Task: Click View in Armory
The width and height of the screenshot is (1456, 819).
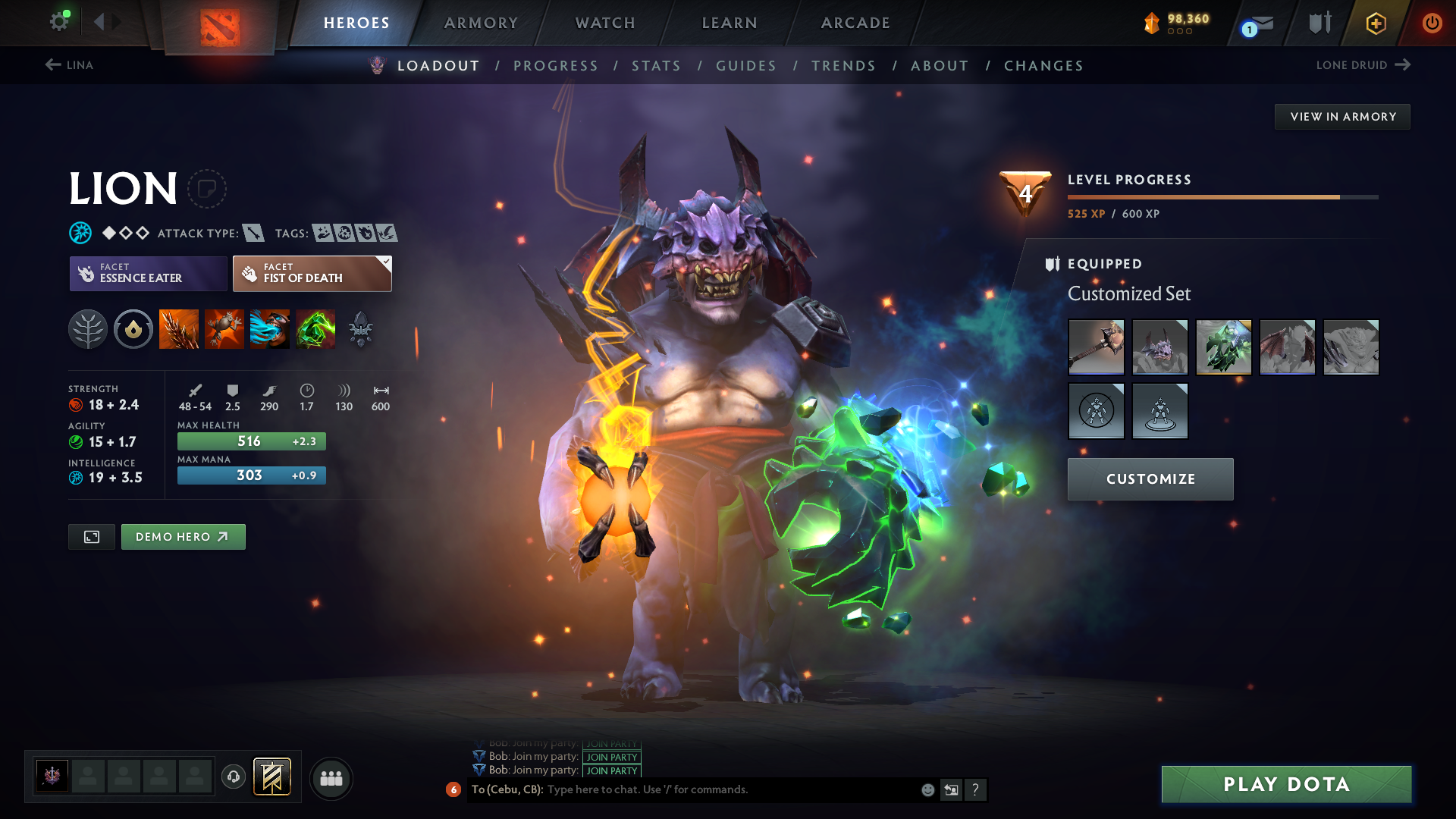Action: pos(1342,117)
